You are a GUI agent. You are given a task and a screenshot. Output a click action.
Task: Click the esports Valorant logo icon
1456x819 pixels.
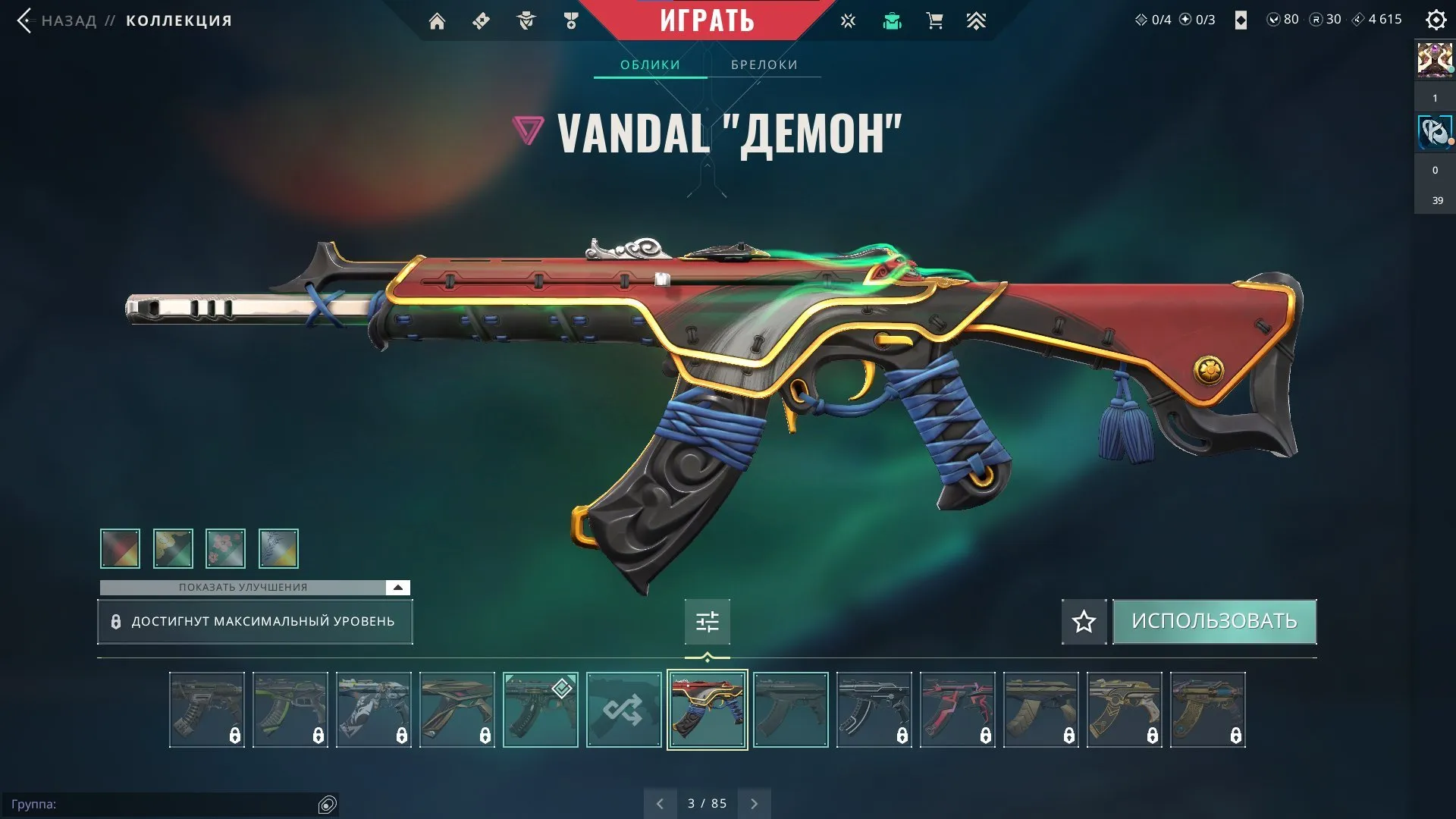[x=847, y=20]
